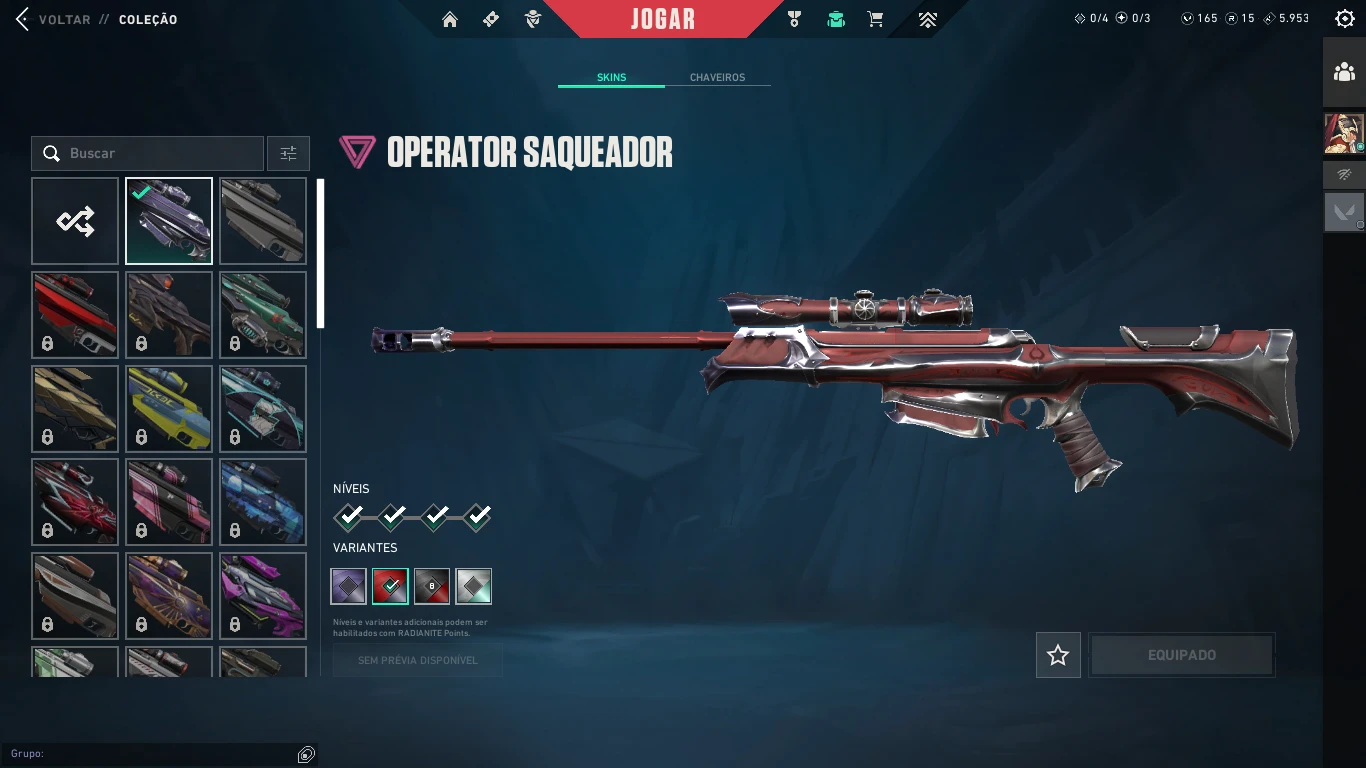Open the skin filter options button
This screenshot has width=1366, height=768.
[288, 153]
